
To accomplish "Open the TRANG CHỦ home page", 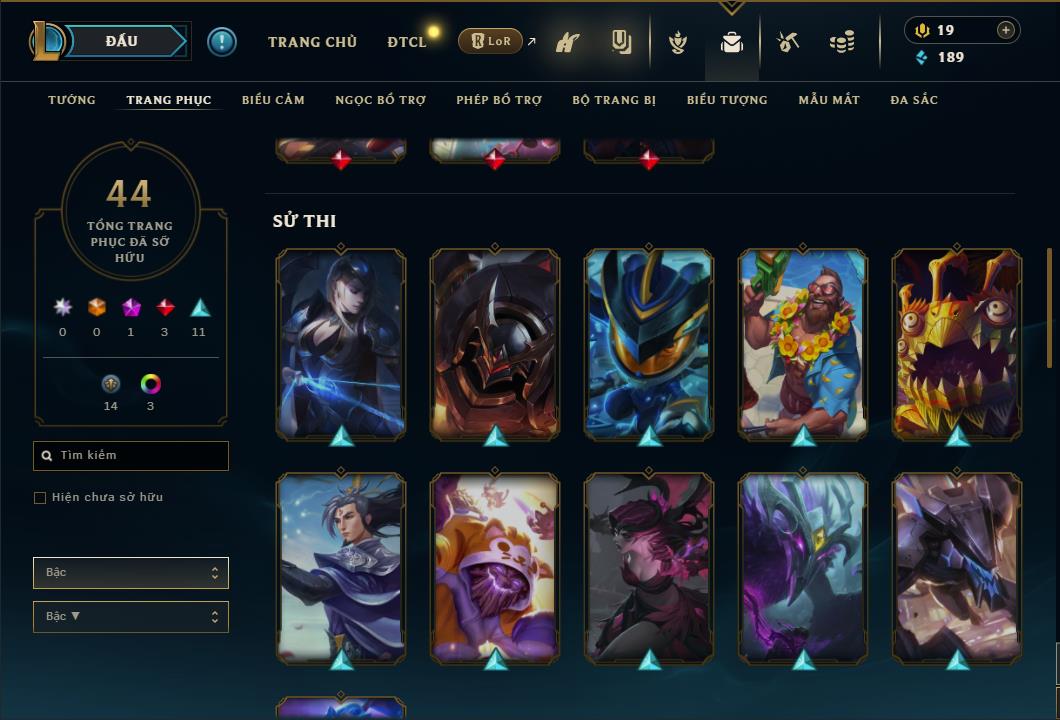I will point(313,42).
